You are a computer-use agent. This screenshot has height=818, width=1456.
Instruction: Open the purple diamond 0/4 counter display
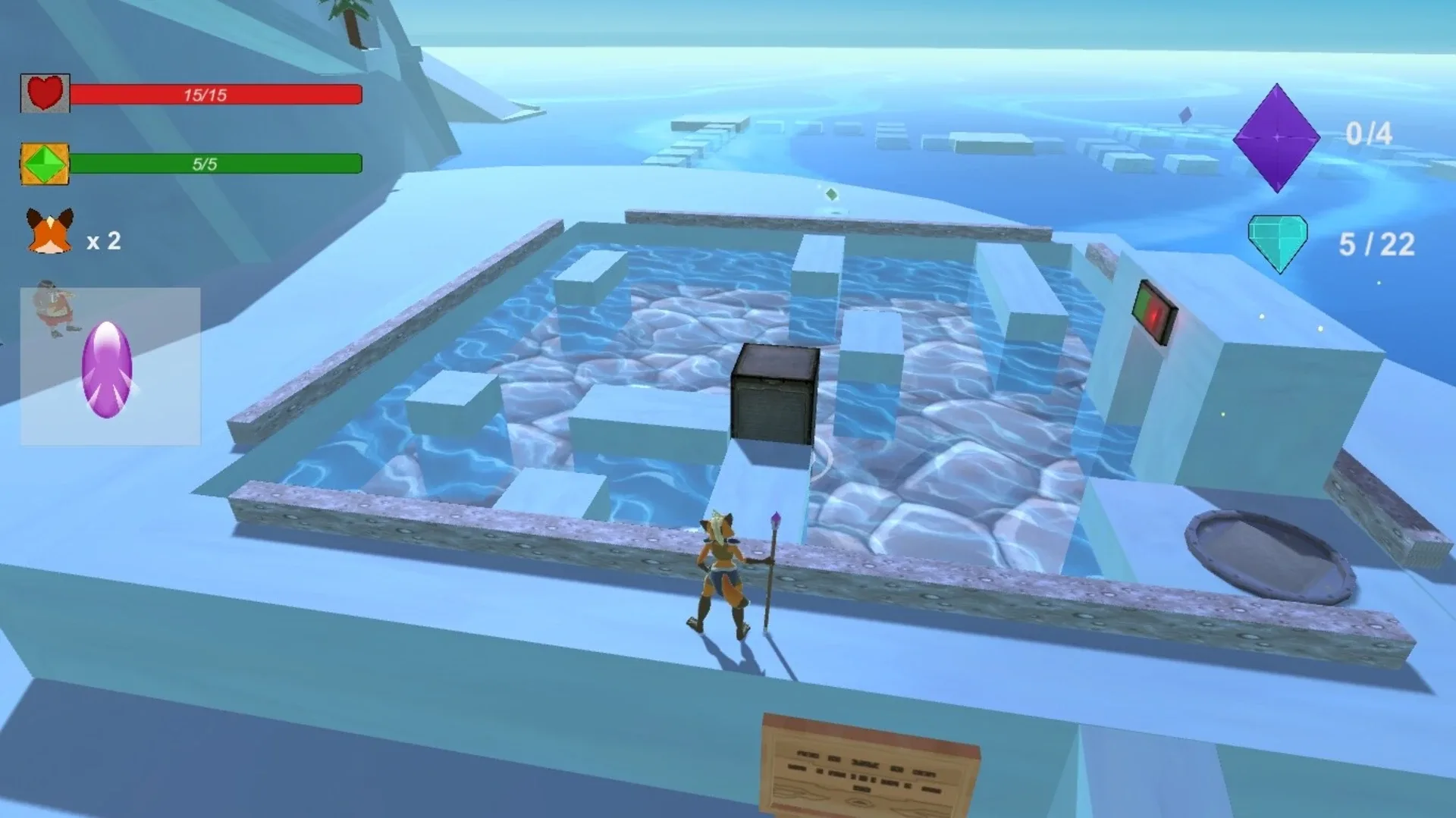point(1369,135)
